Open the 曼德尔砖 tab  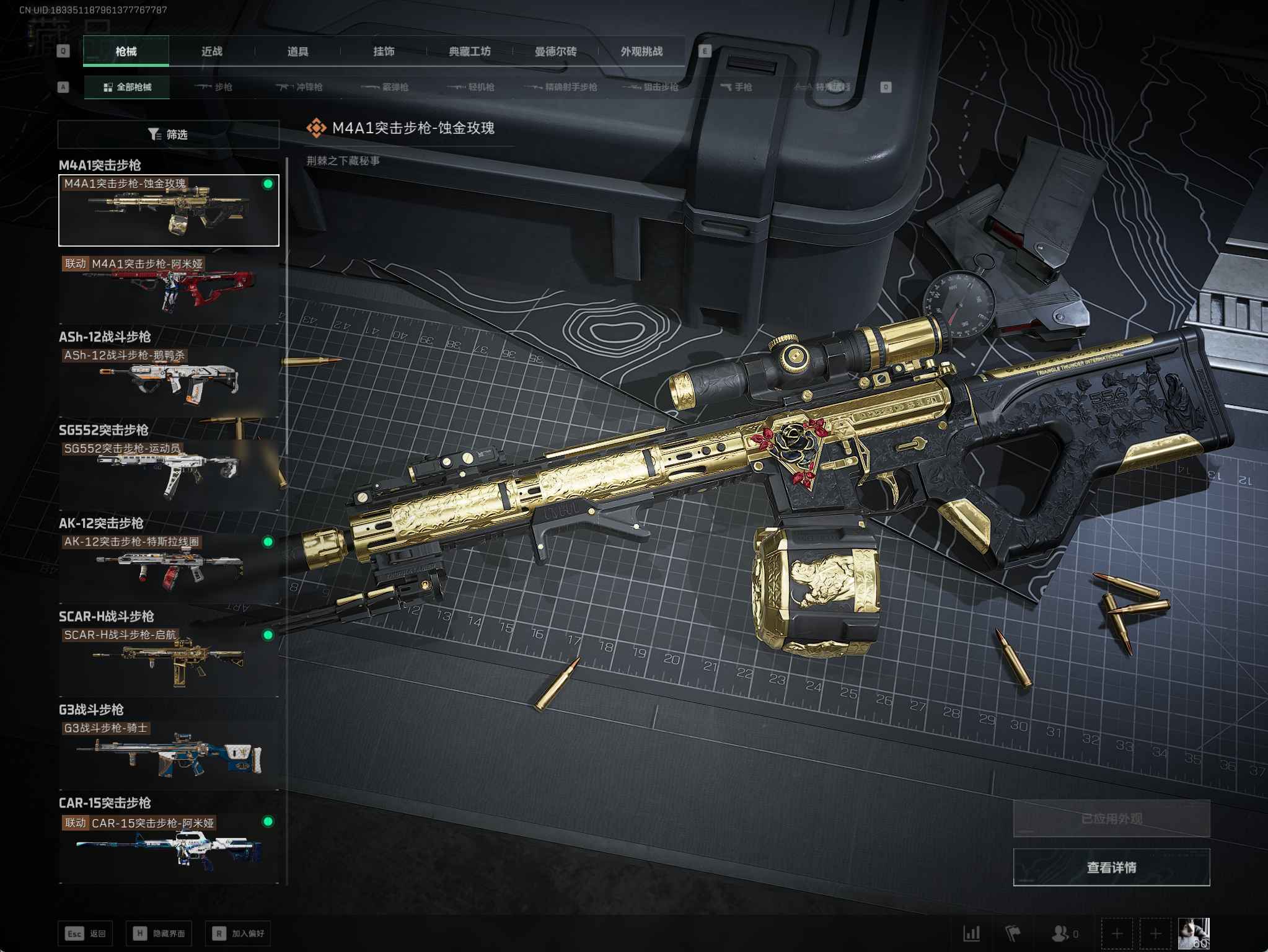(x=555, y=51)
